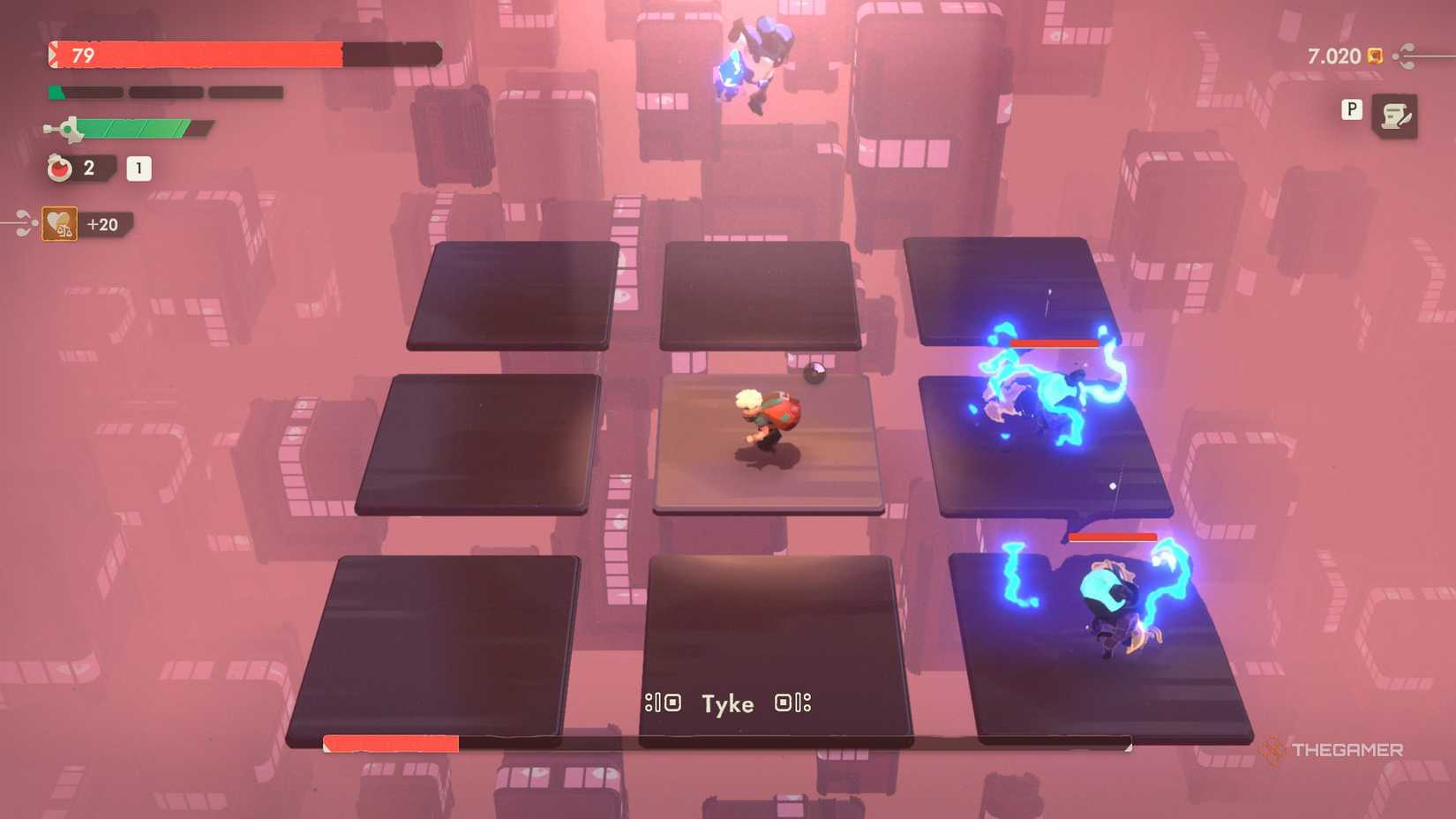
Task: Expand the buff panel with the +20 label
Action: pyautogui.click(x=104, y=223)
